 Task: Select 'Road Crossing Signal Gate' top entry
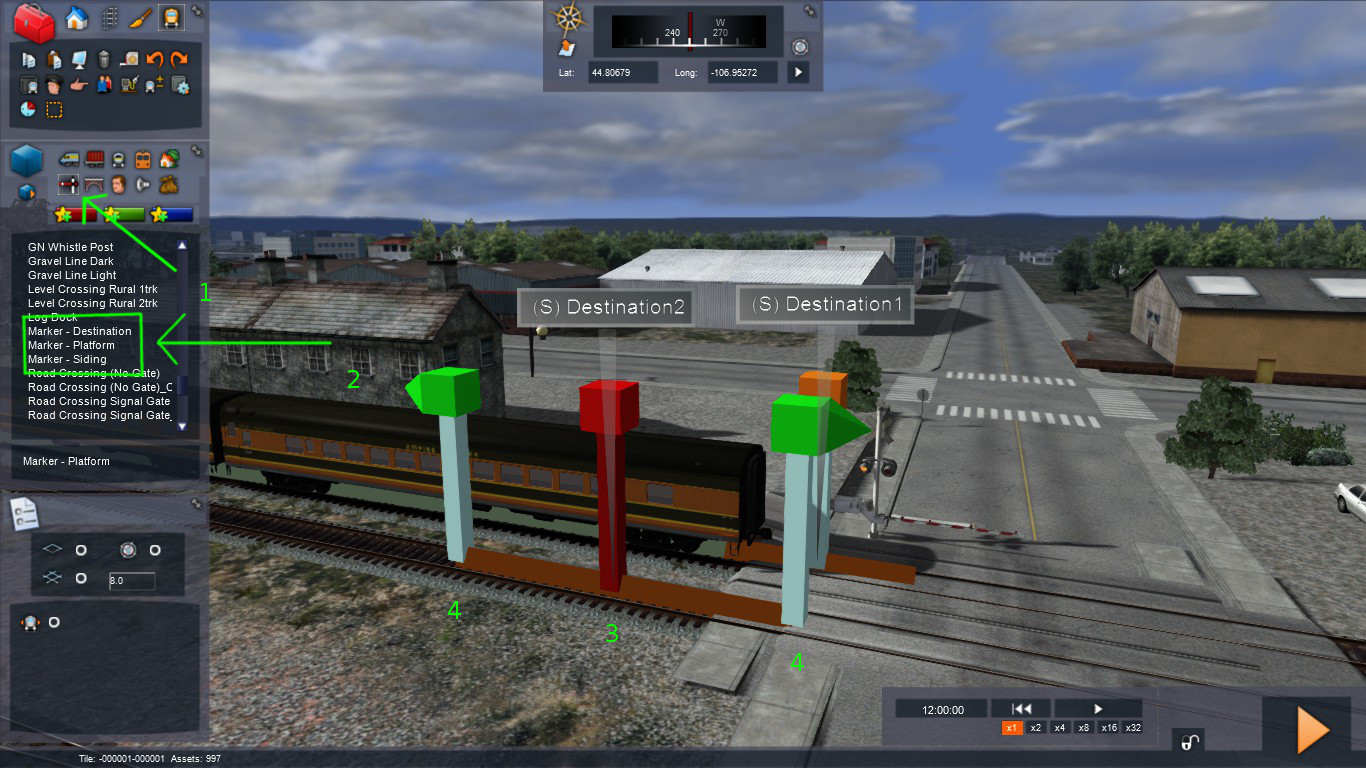point(99,401)
